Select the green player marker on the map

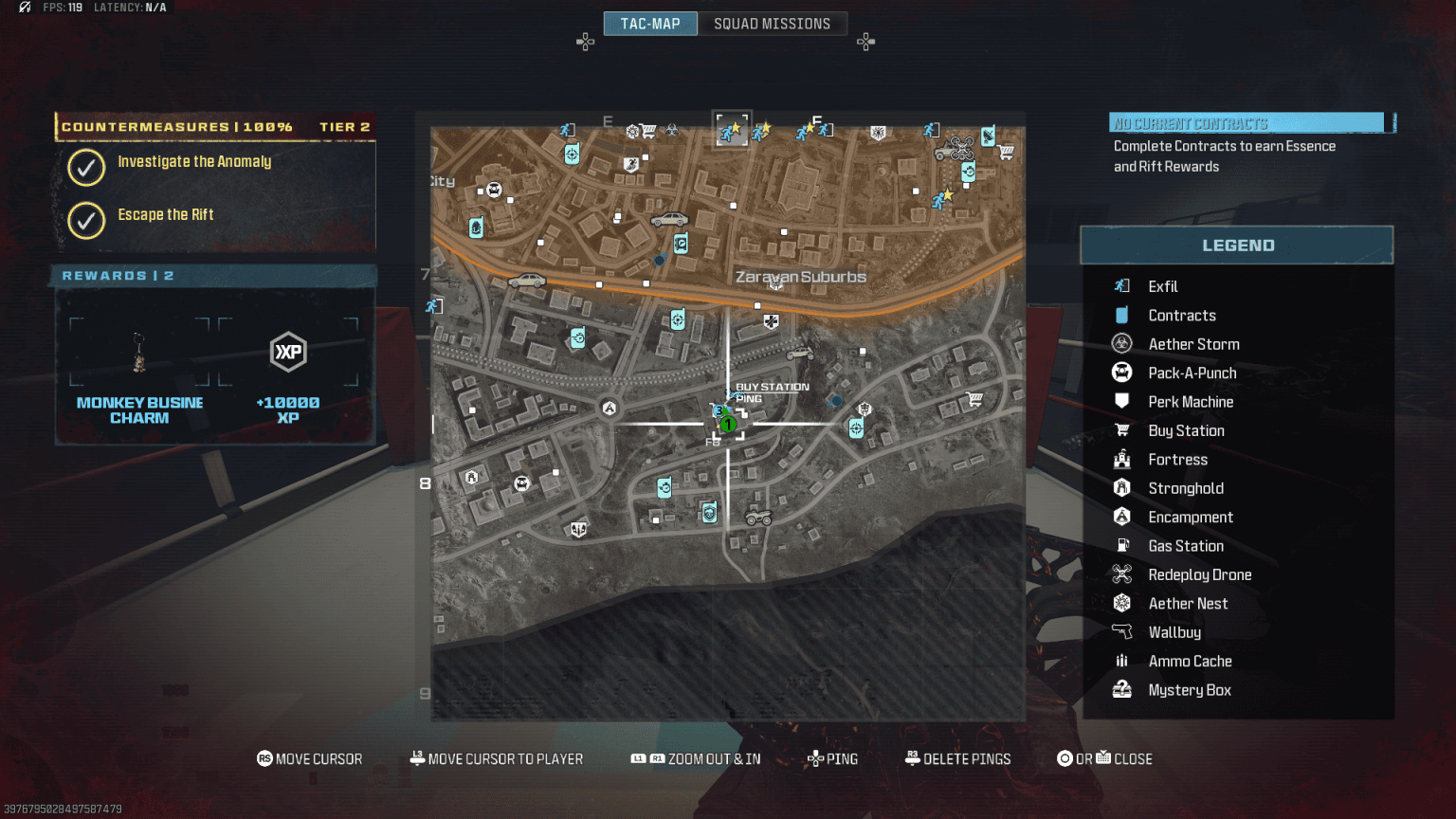[x=727, y=424]
